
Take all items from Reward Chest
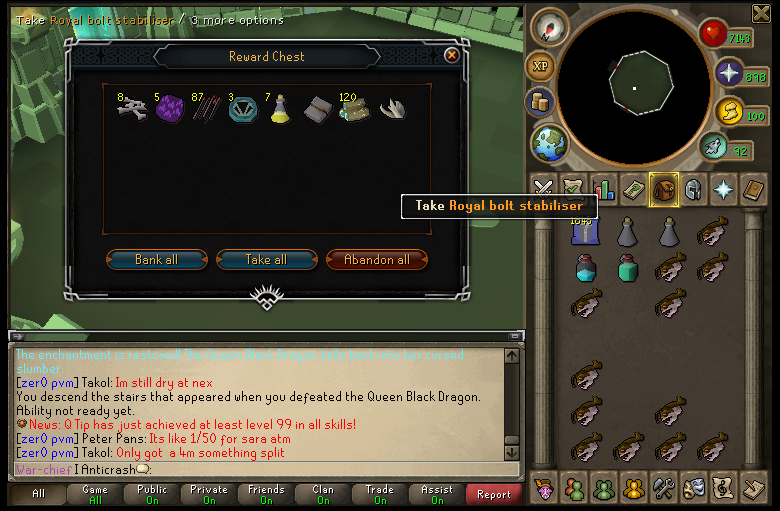pos(266,260)
